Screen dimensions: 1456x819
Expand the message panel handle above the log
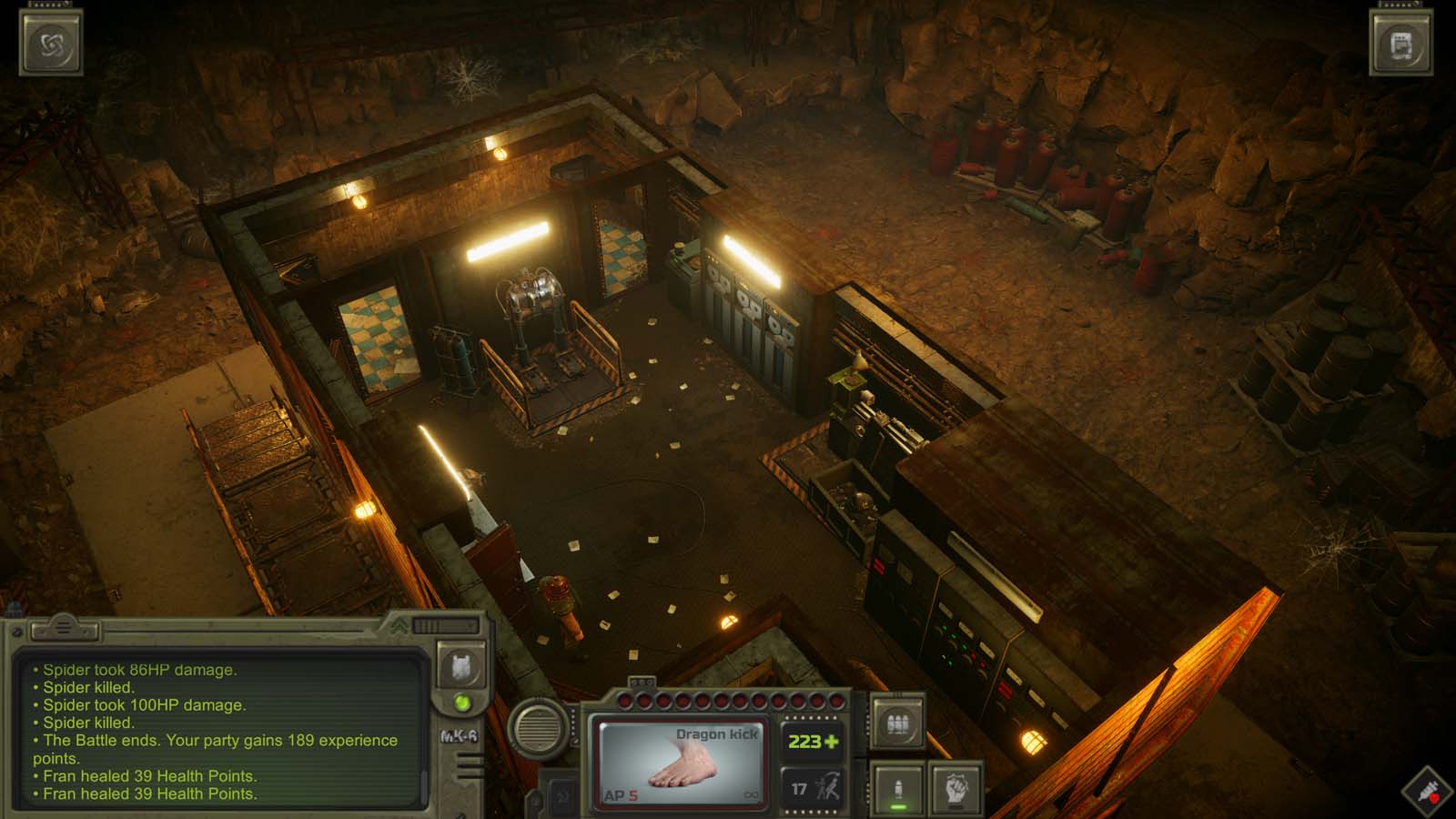click(64, 628)
